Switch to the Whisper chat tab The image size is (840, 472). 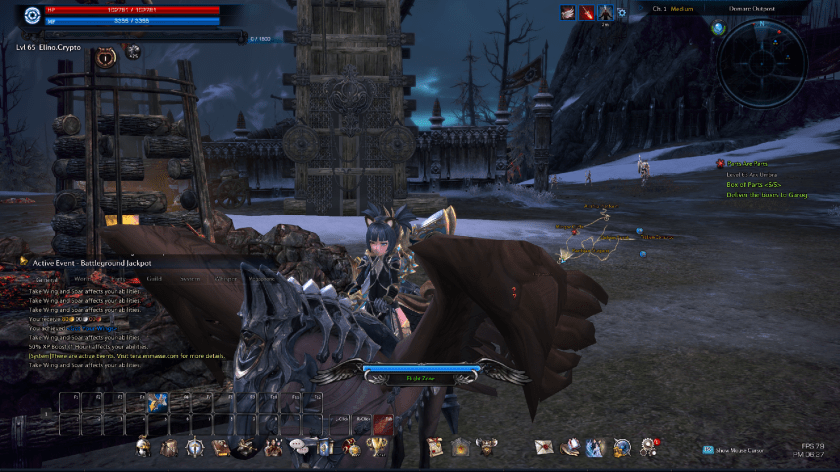pos(226,279)
